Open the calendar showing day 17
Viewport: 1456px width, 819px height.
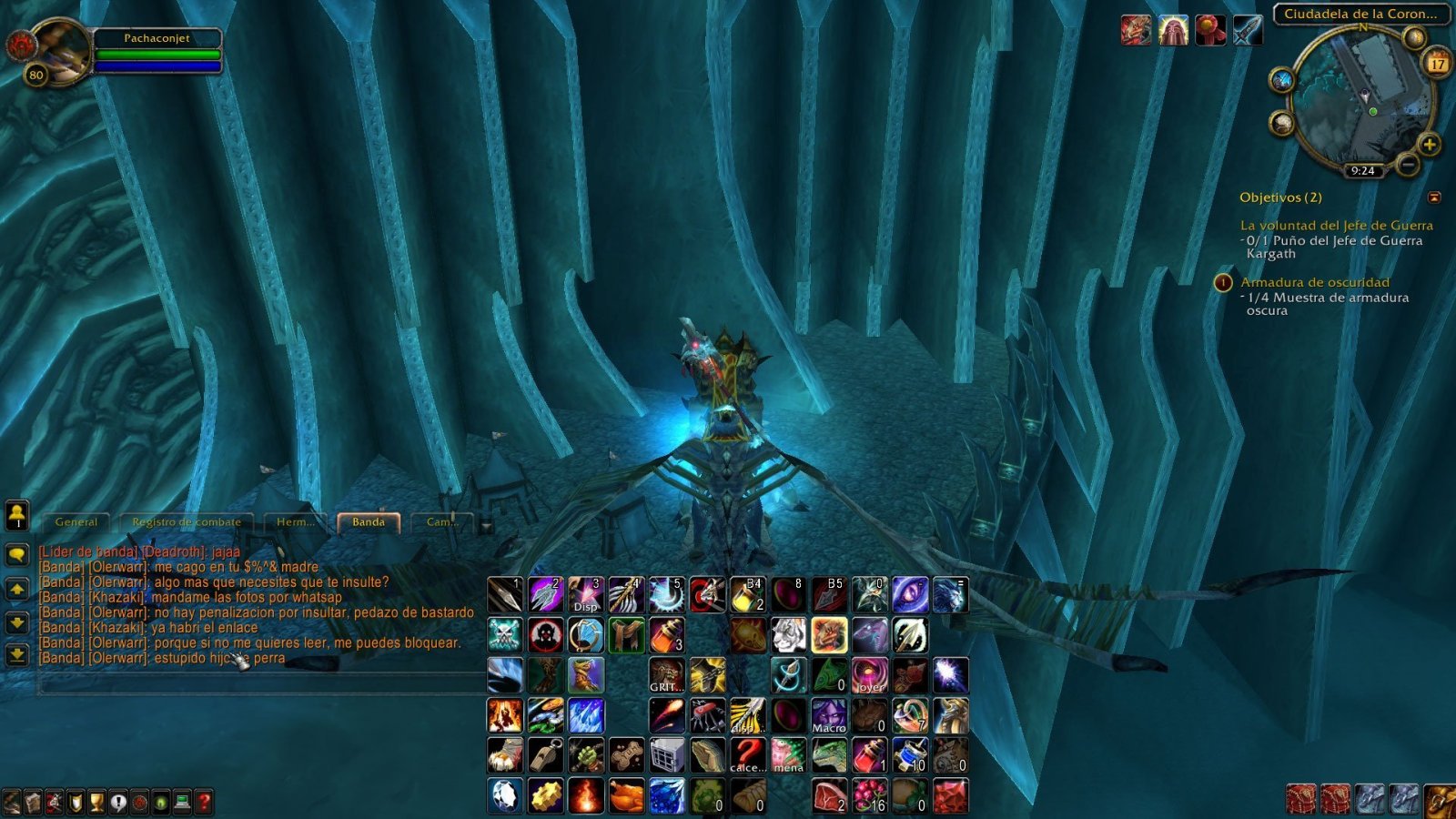[x=1436, y=64]
